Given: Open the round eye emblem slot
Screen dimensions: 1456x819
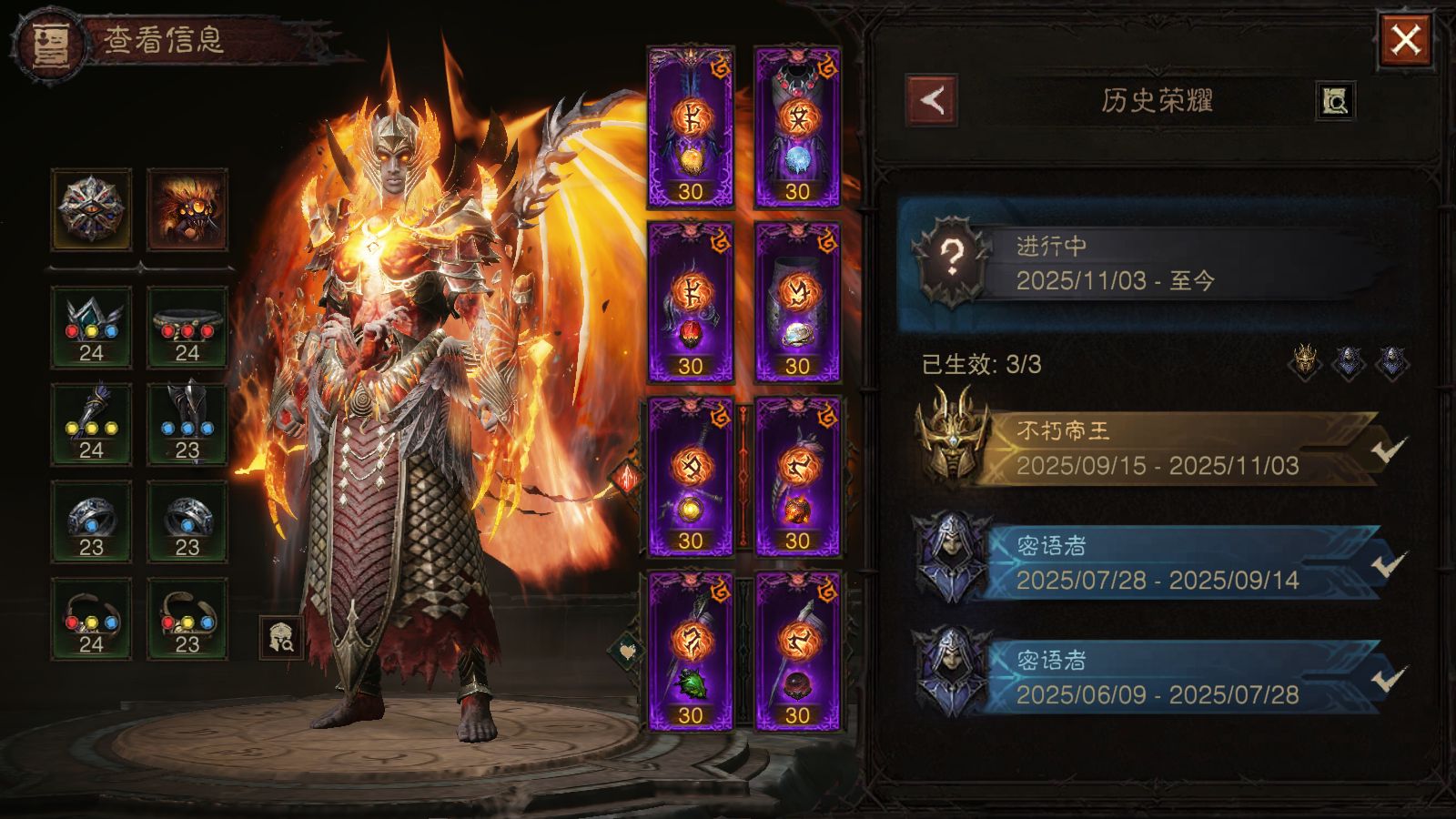Looking at the screenshot, I should [91, 209].
